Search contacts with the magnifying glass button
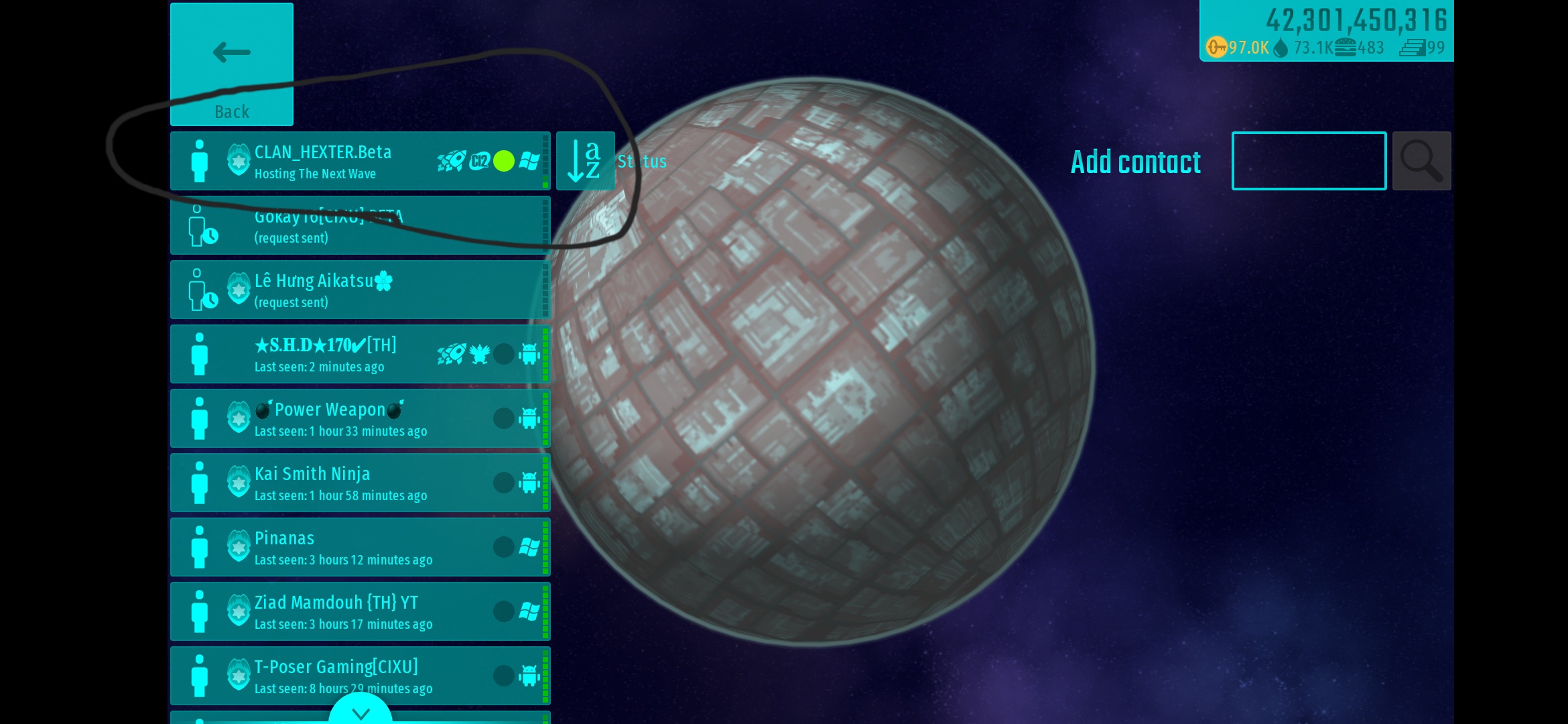Screen dimensions: 1568x724 [1421, 162]
